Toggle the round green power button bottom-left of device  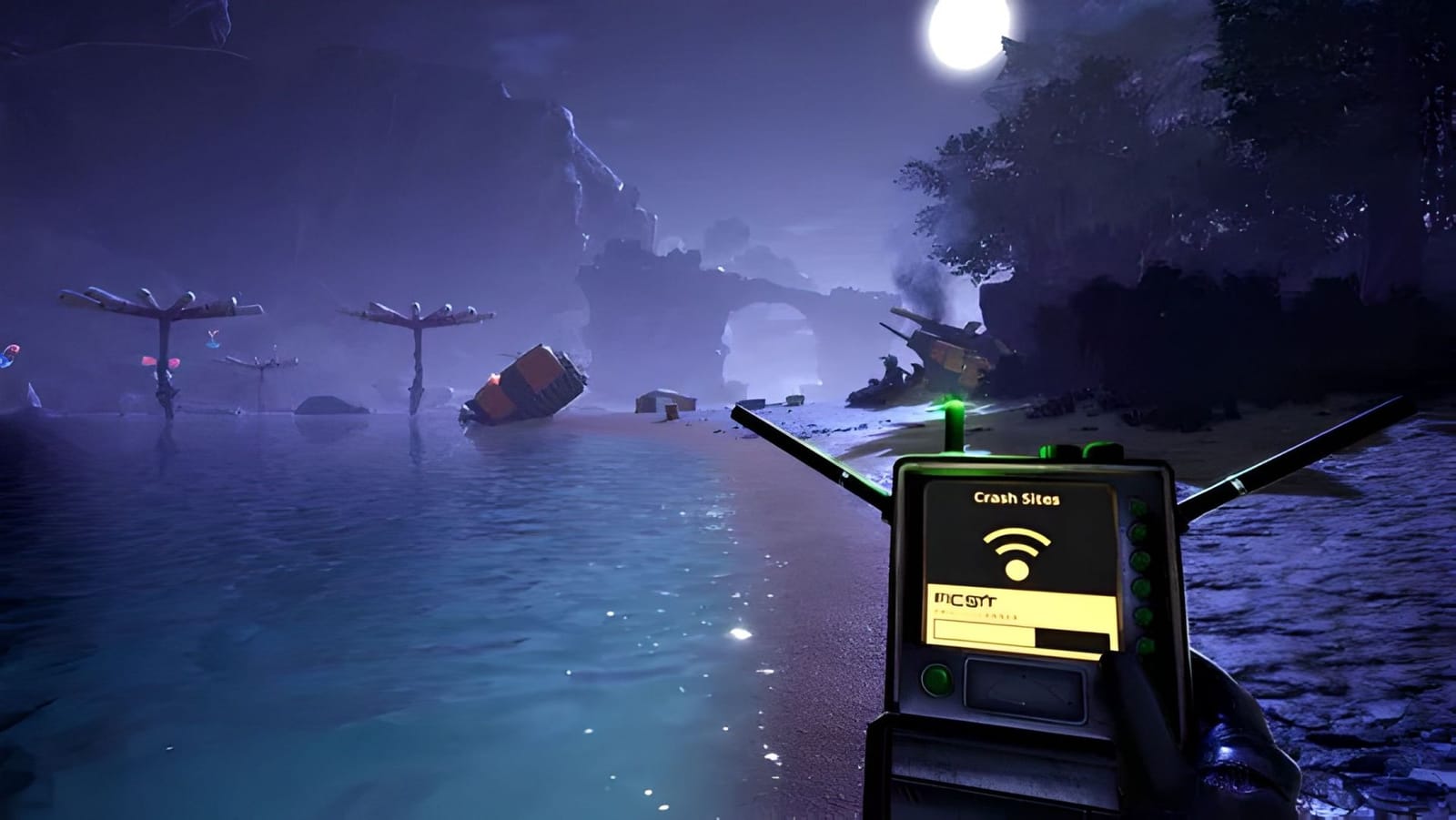939,682
